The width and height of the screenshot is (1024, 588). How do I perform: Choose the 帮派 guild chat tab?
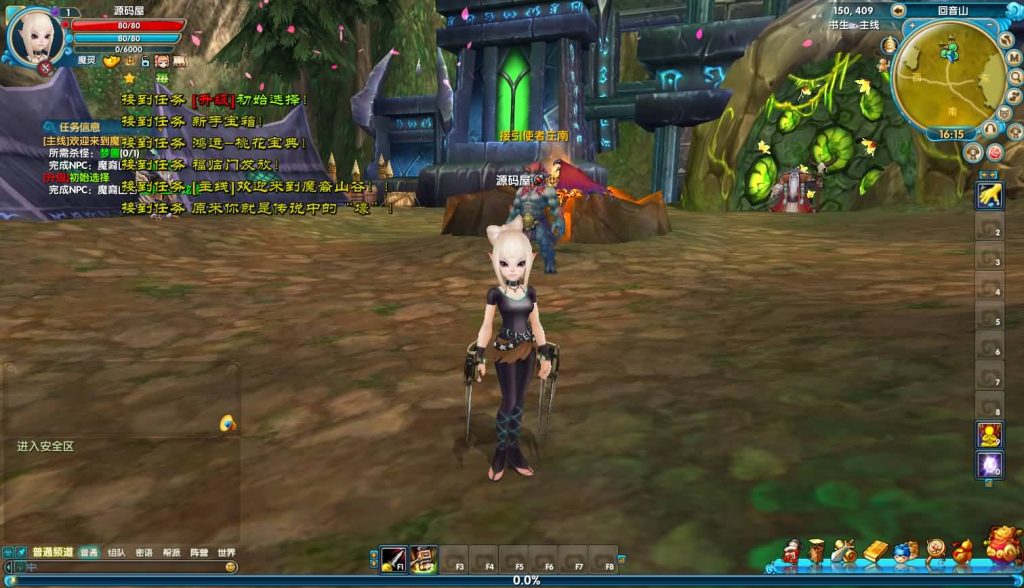172,552
